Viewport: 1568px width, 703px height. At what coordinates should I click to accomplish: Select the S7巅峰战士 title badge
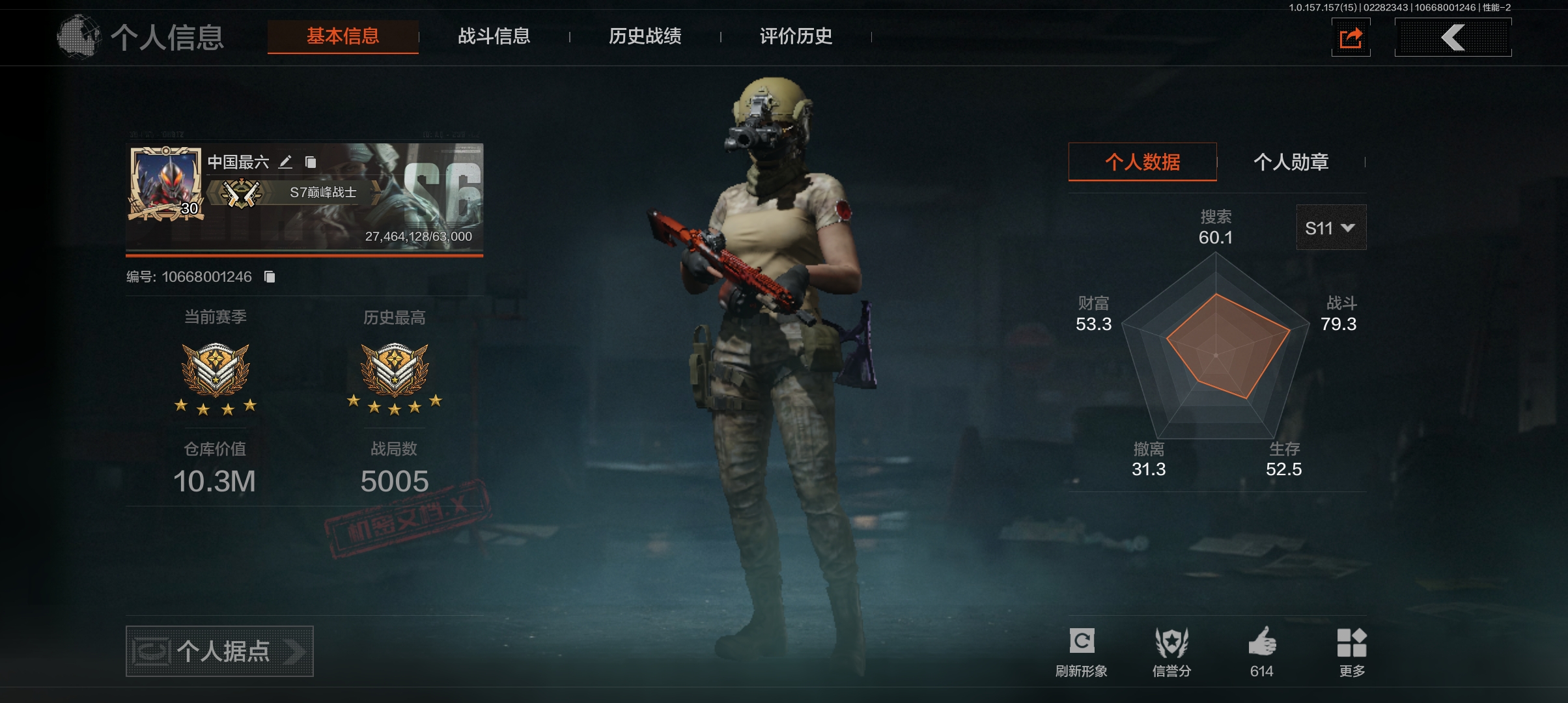pyautogui.click(x=293, y=193)
